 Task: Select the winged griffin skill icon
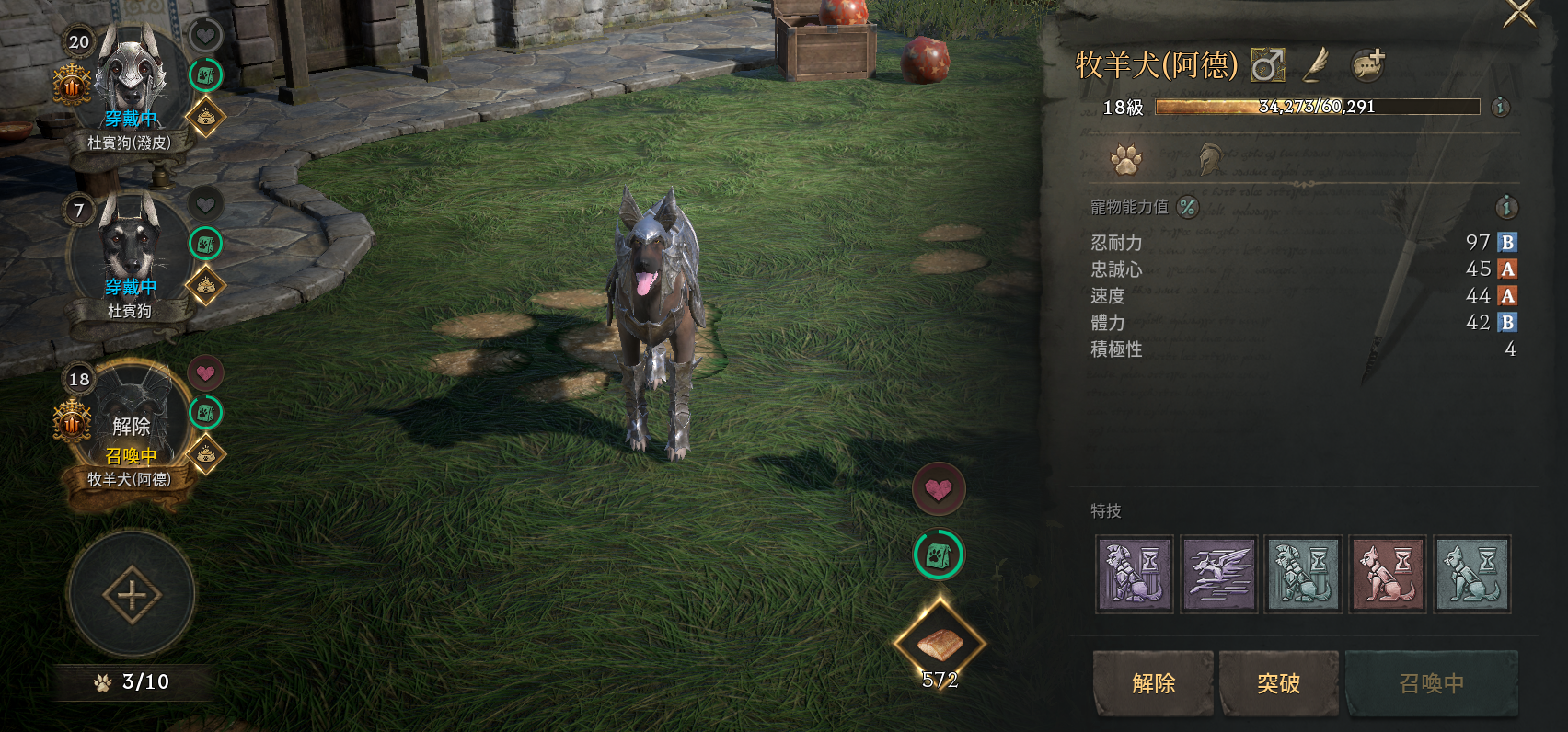coord(1218,574)
